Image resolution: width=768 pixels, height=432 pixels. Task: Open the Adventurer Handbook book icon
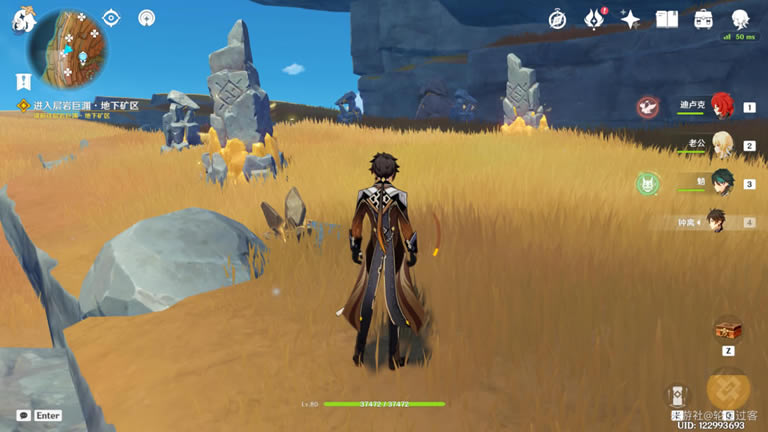666,19
